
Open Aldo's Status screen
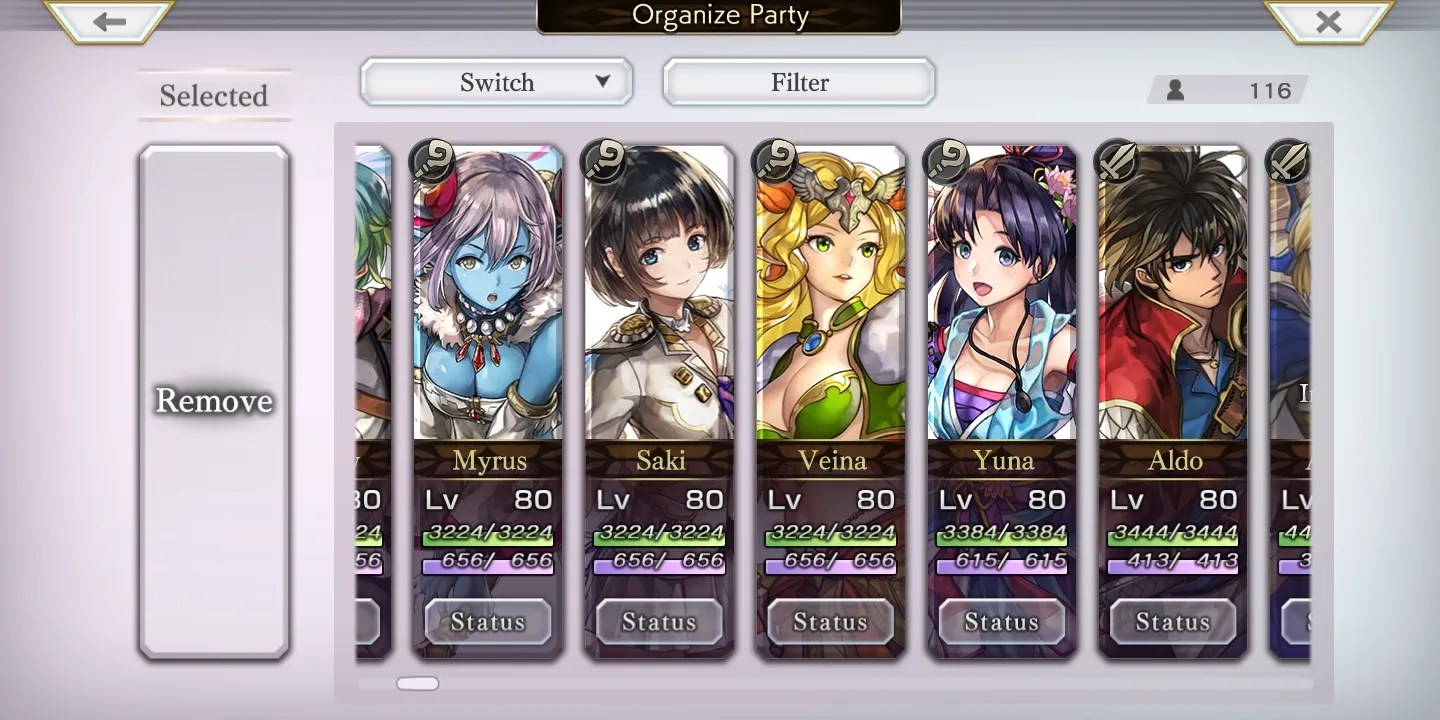click(1173, 622)
